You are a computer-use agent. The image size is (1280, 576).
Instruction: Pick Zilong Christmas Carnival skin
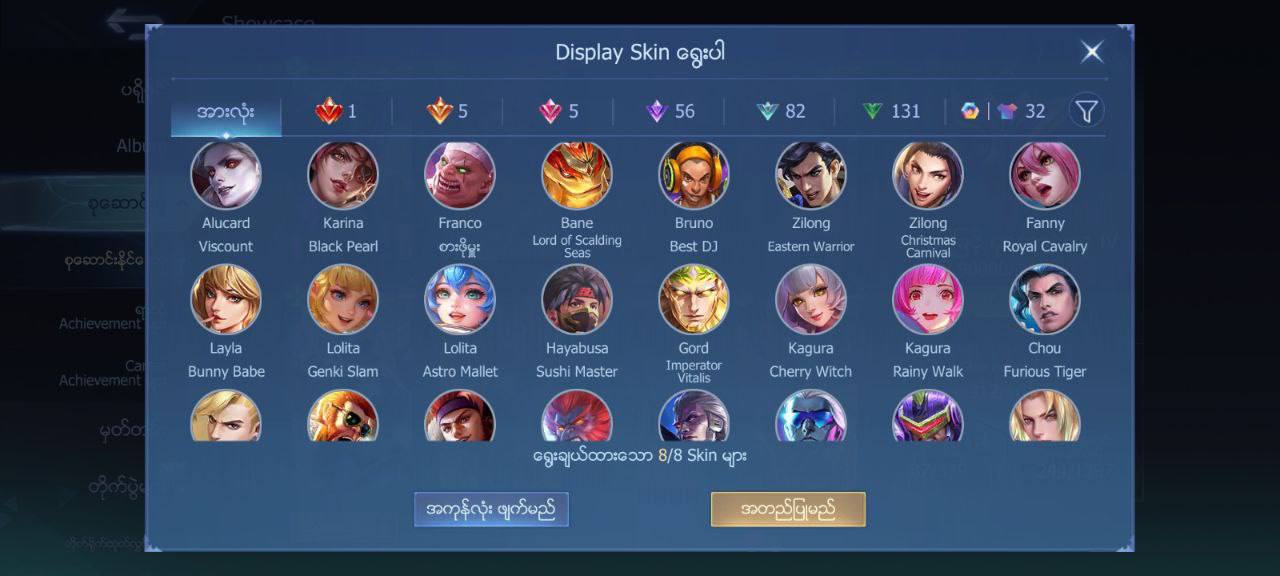click(928, 175)
